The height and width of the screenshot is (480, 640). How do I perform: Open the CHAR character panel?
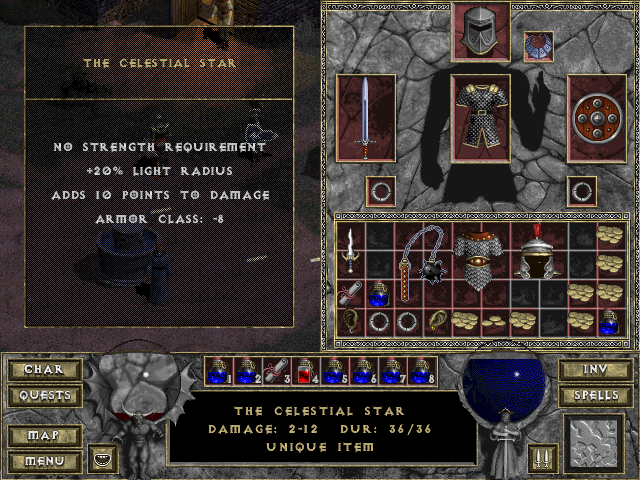click(x=43, y=370)
